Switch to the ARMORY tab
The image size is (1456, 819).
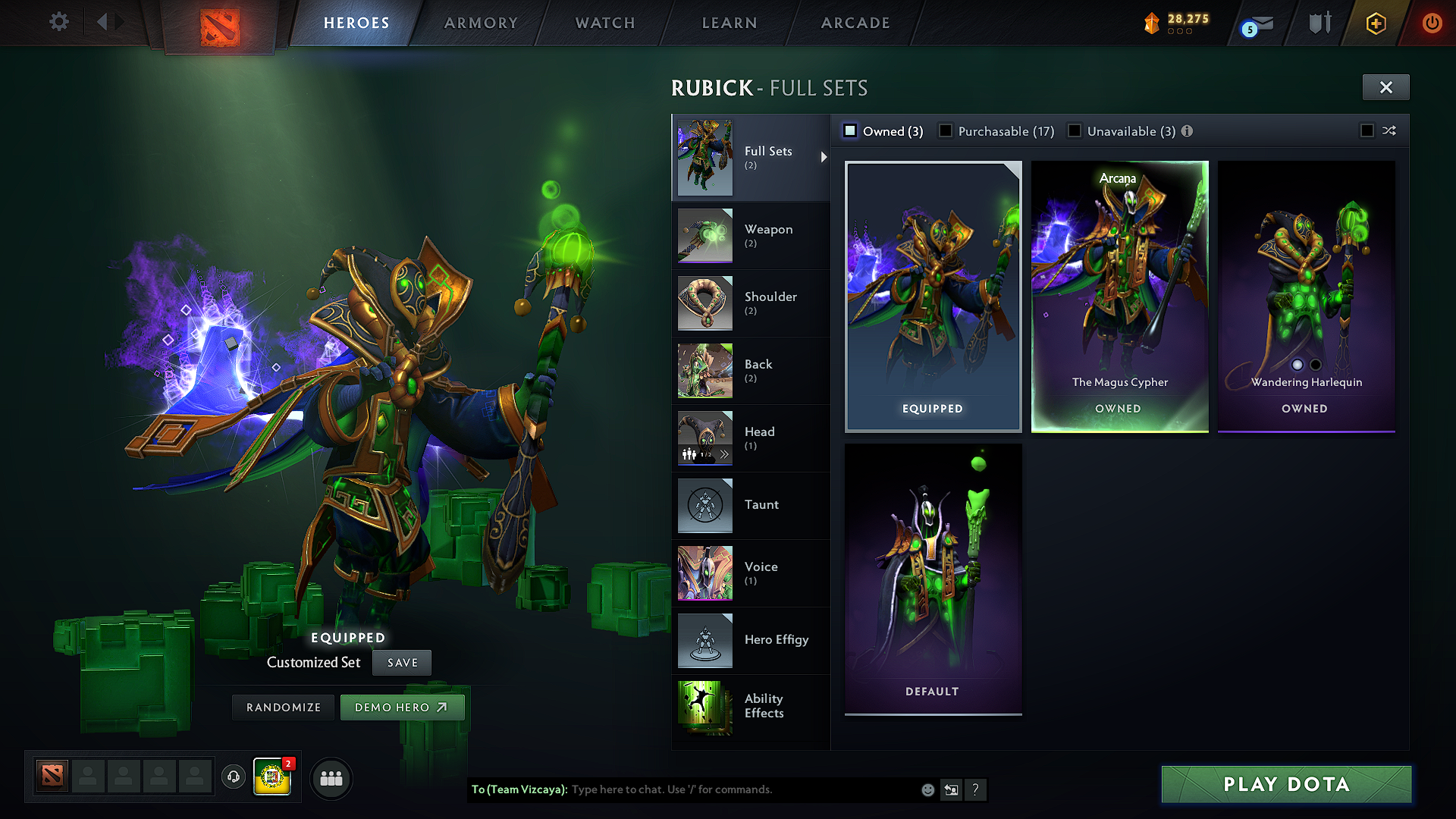coord(480,23)
